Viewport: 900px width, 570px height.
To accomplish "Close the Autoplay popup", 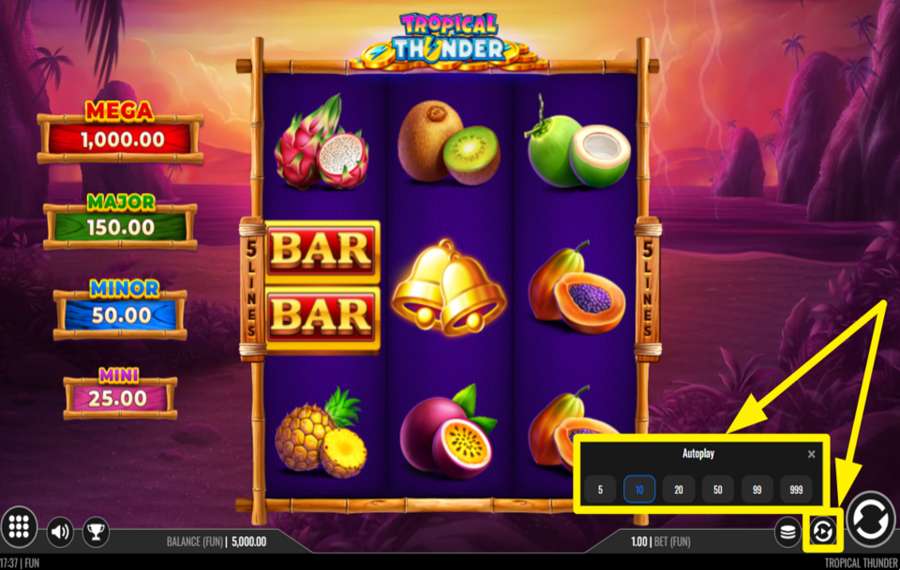I will [811, 454].
